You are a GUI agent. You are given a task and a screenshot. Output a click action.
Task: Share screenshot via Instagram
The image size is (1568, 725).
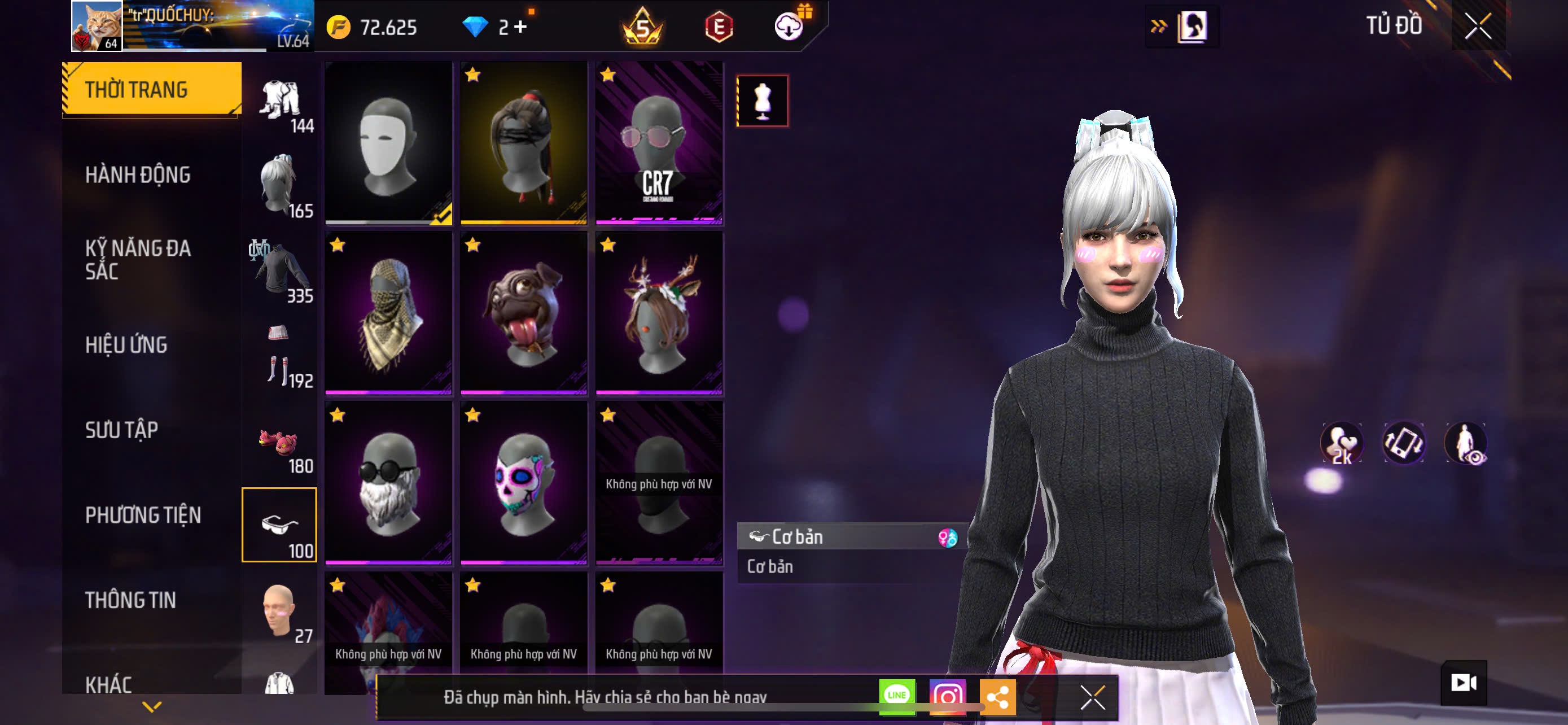coord(947,696)
